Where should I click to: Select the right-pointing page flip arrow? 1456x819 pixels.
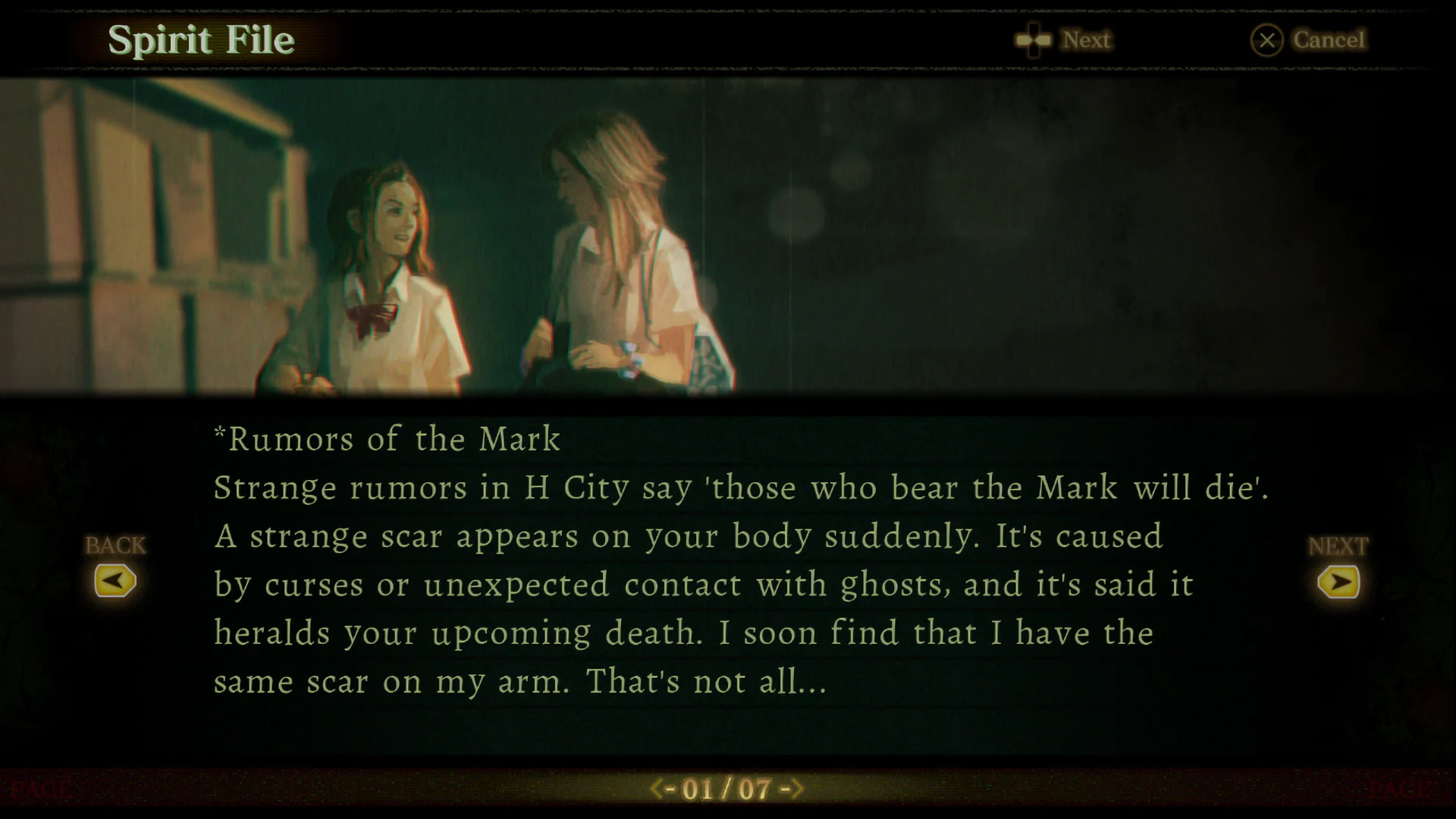coord(1339,581)
